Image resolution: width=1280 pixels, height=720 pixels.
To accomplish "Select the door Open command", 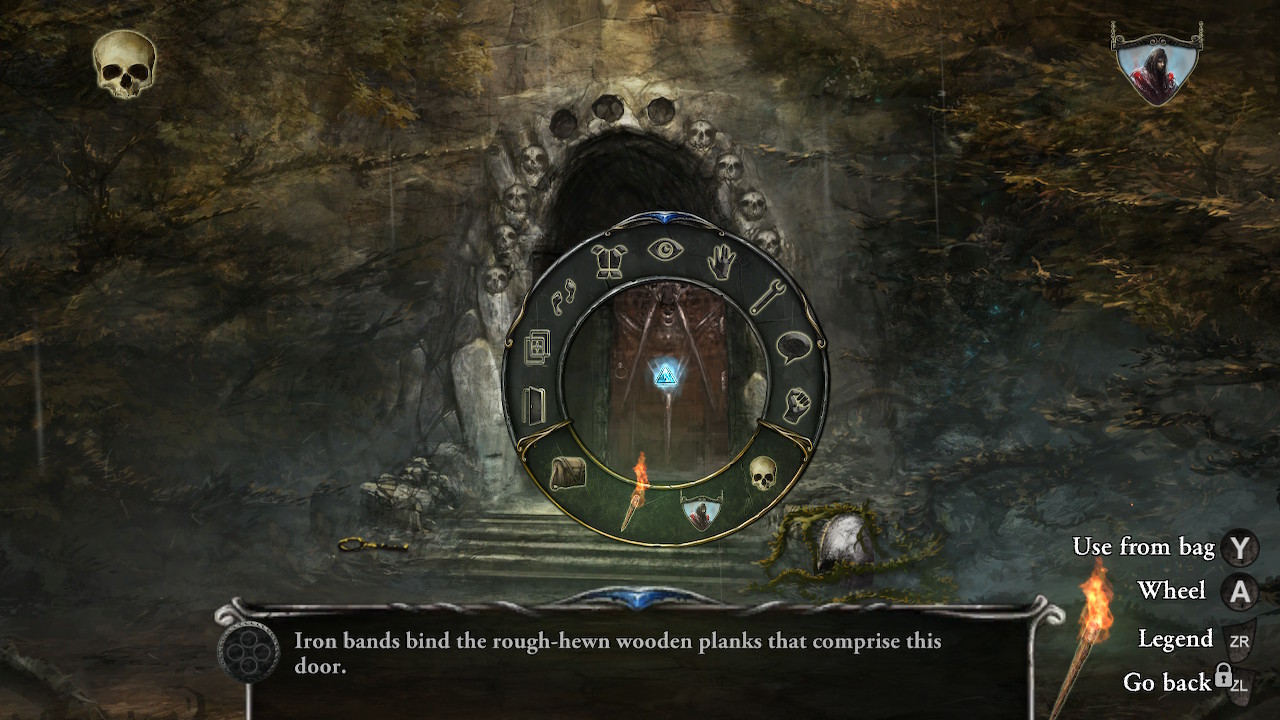I will pyautogui.click(x=535, y=405).
